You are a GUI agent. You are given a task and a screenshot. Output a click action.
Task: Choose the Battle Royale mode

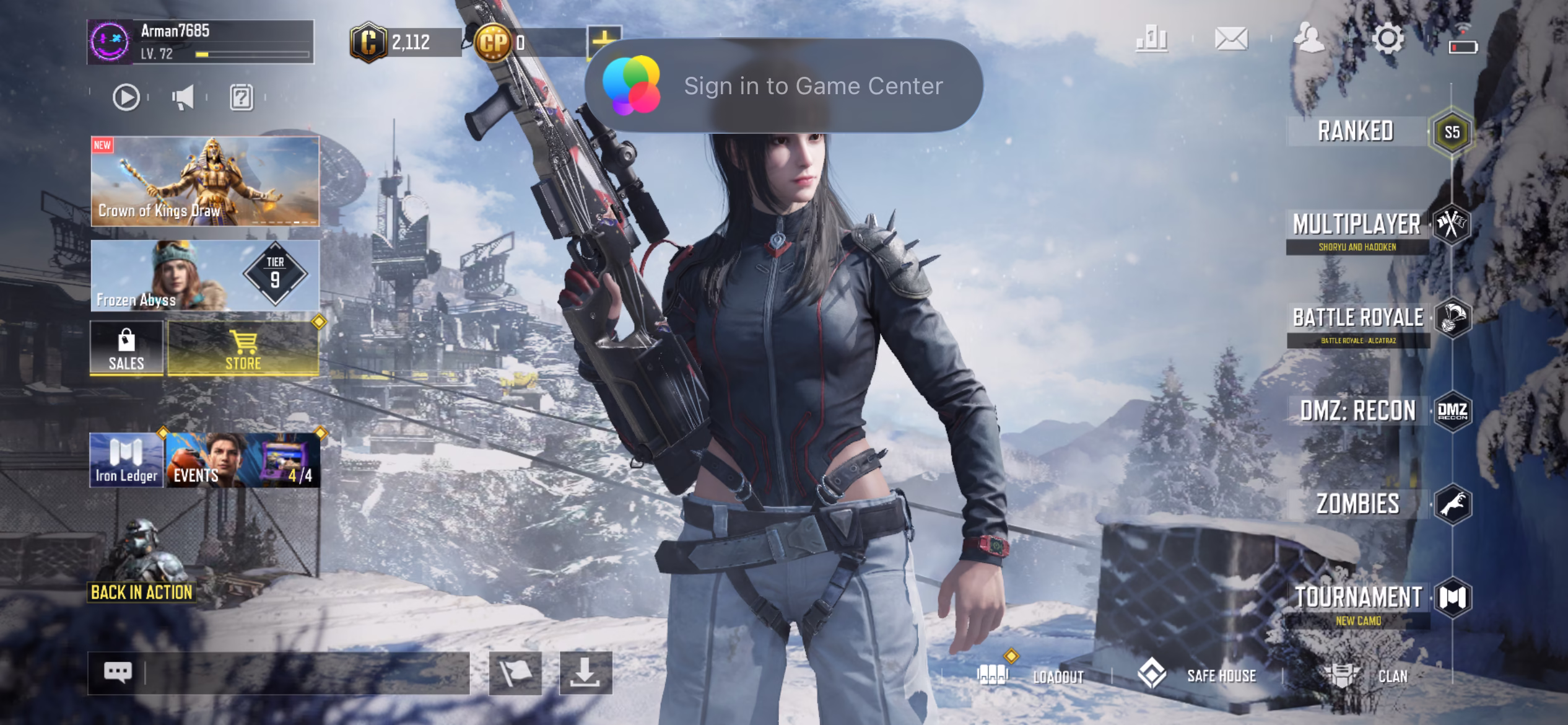pyautogui.click(x=1357, y=318)
